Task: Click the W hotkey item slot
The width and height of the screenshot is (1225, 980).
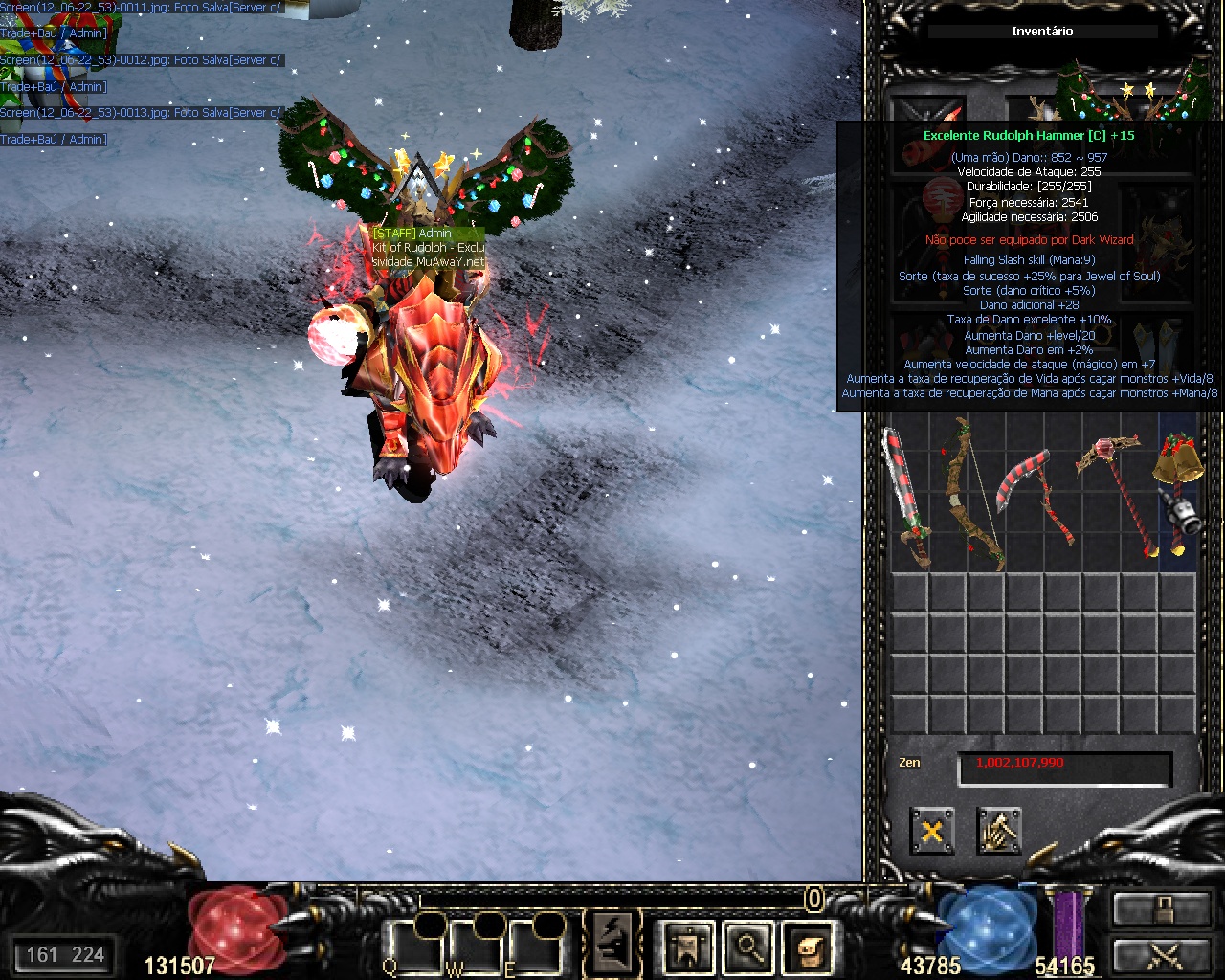Action: pos(475,947)
